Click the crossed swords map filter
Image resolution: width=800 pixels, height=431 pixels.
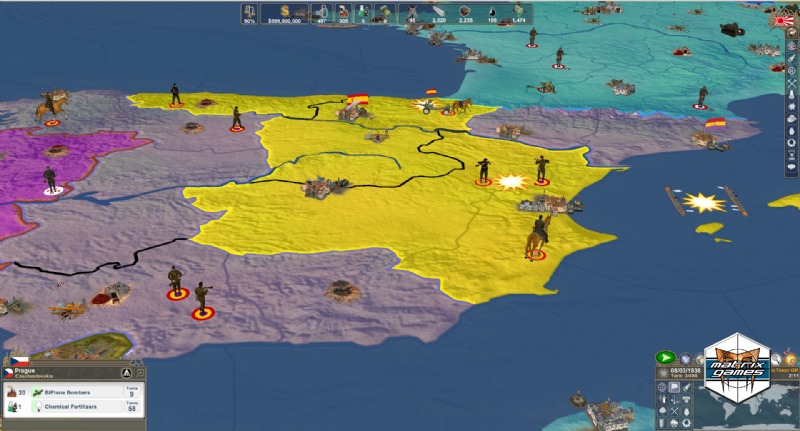pyautogui.click(x=676, y=411)
